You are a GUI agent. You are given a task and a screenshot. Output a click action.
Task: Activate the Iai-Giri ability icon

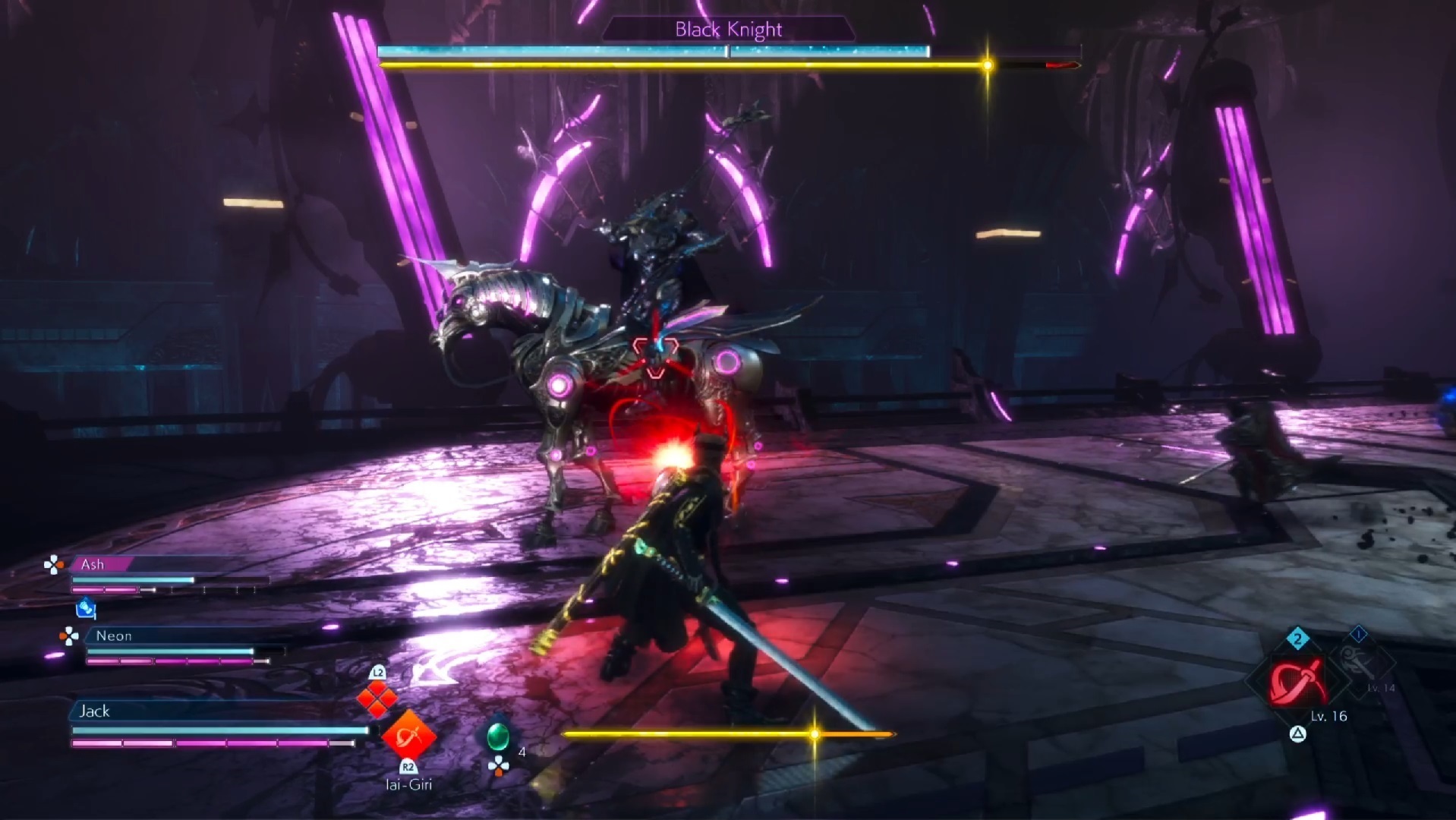click(x=408, y=735)
